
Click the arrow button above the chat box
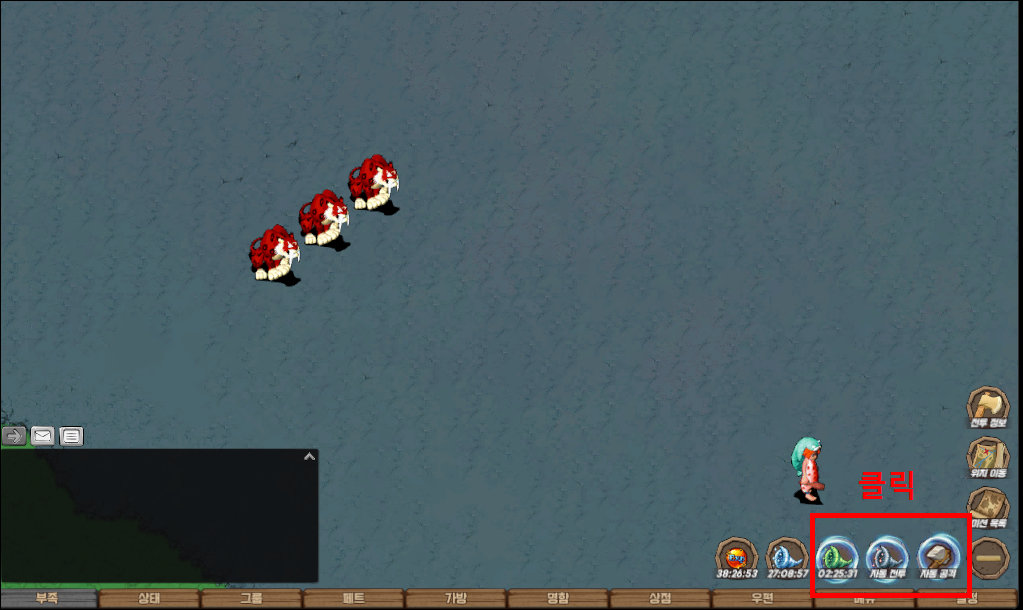coord(14,436)
